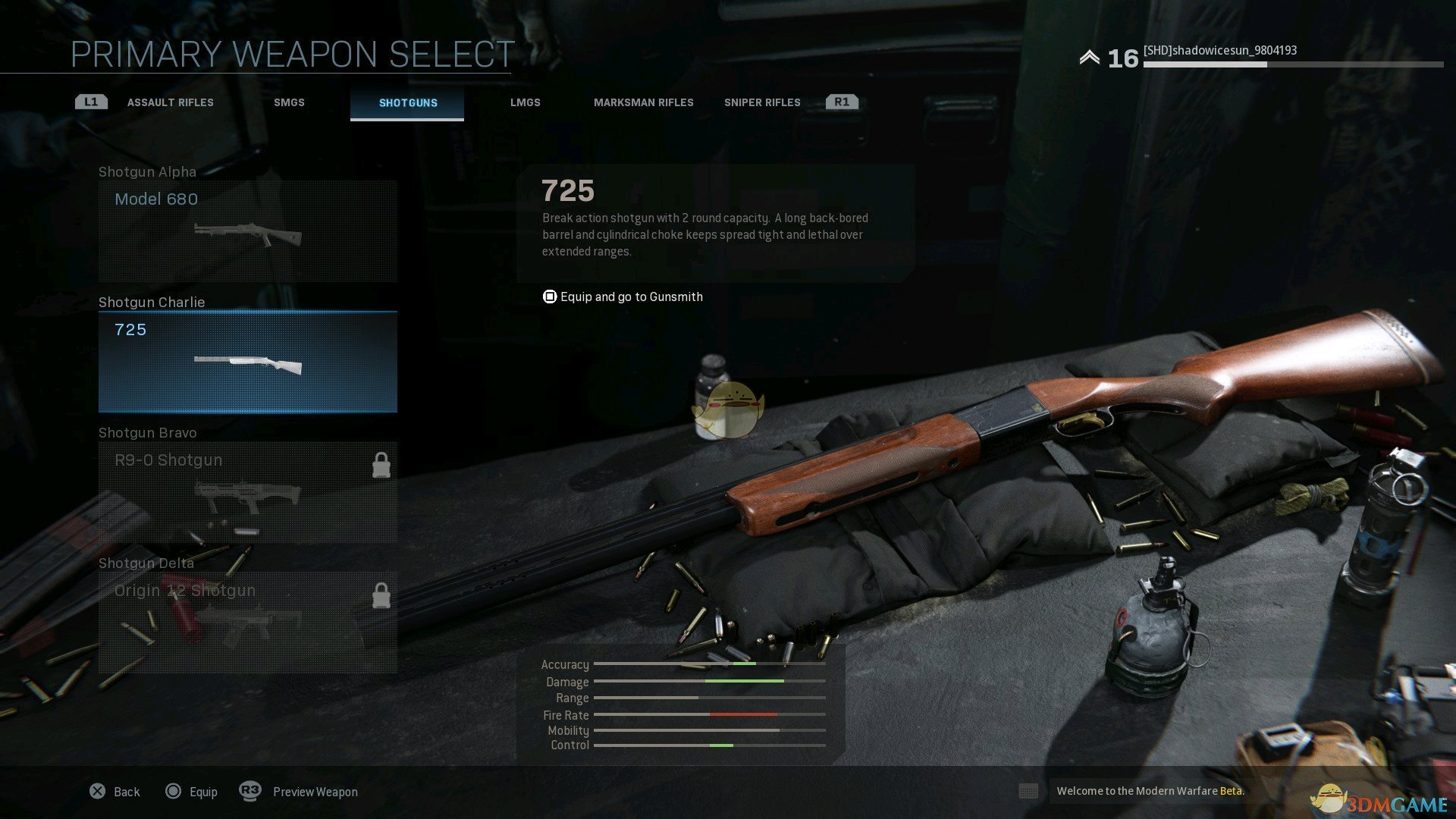Equip and go to Gunsmith
Image resolution: width=1456 pixels, height=819 pixels.
623,297
